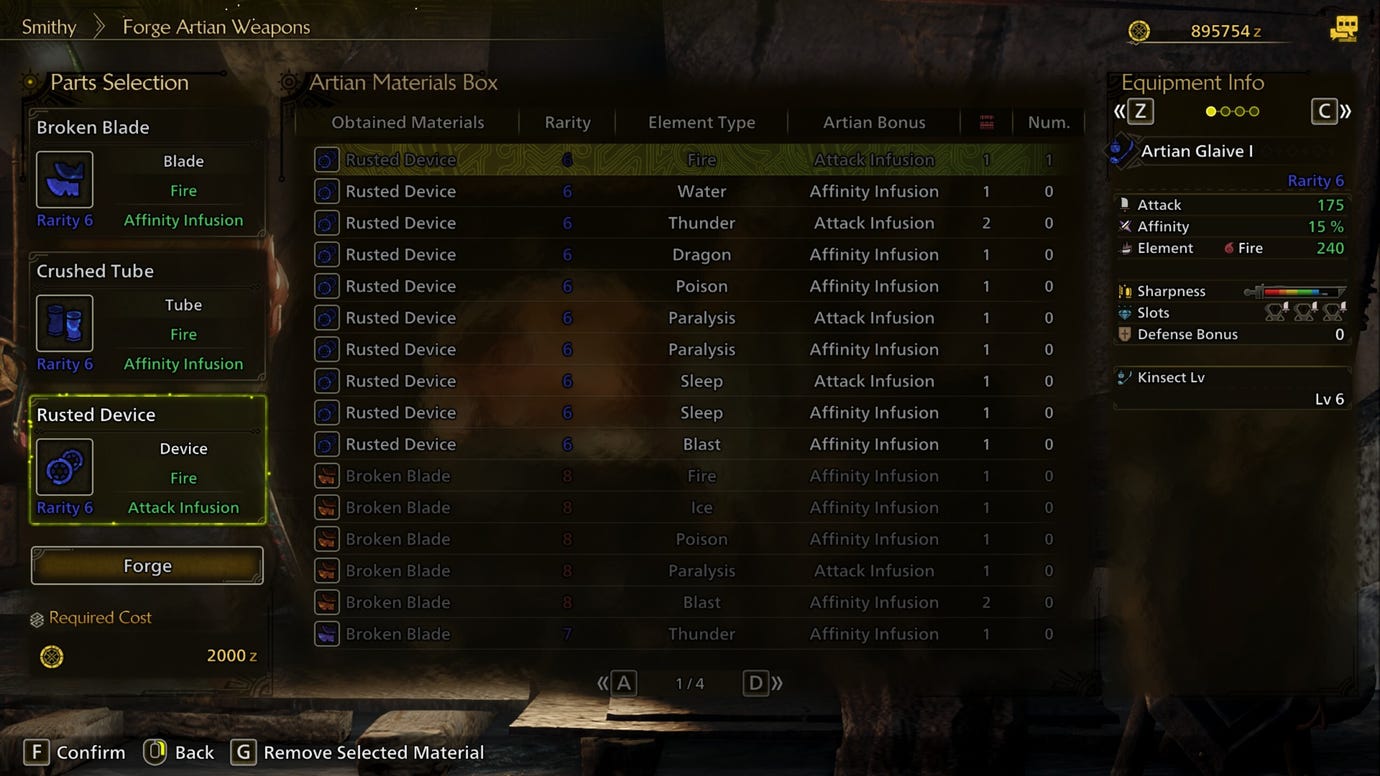Click the Kinsect Lv icon in Equipment Info

pos(1126,378)
